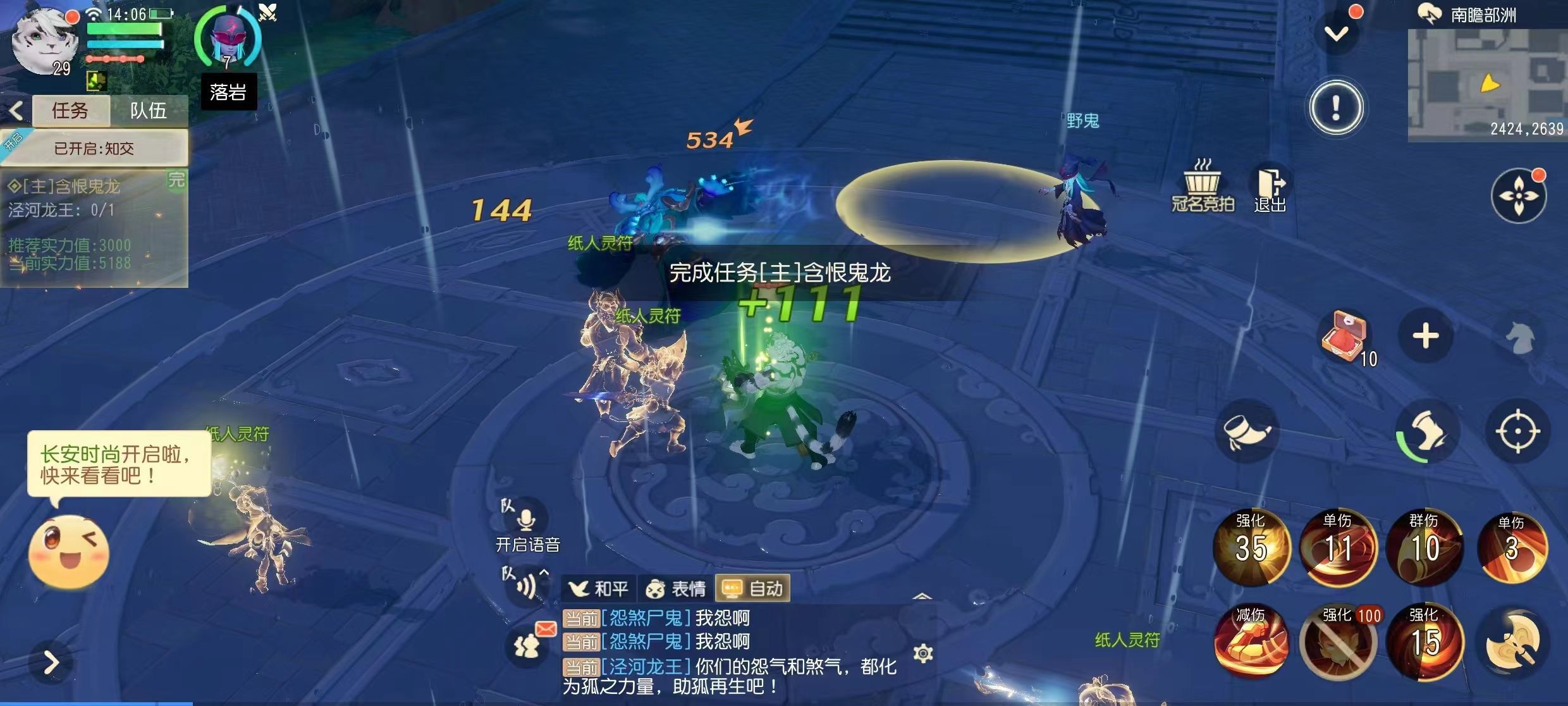Image resolution: width=1568 pixels, height=706 pixels.
Task: Toggle 自动 auto chat button
Action: pyautogui.click(x=752, y=589)
